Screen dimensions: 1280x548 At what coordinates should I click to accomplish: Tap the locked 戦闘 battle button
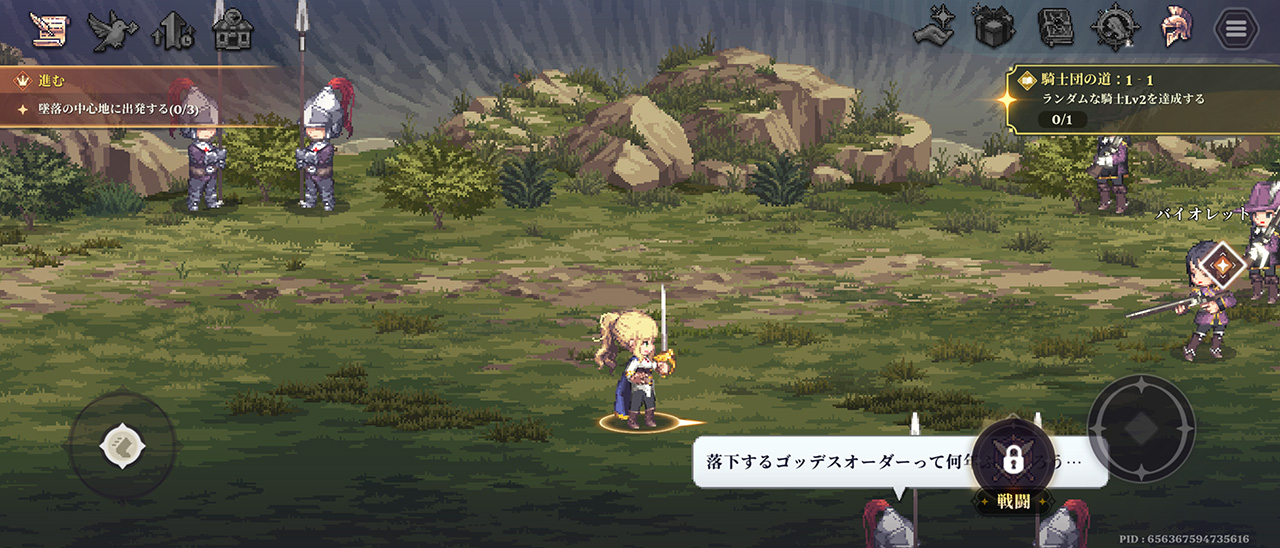point(1013,466)
